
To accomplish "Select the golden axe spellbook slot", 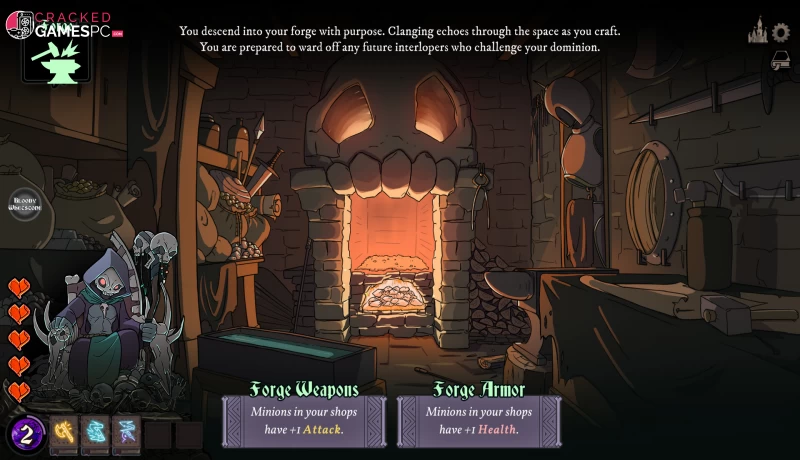I will click(x=64, y=432).
